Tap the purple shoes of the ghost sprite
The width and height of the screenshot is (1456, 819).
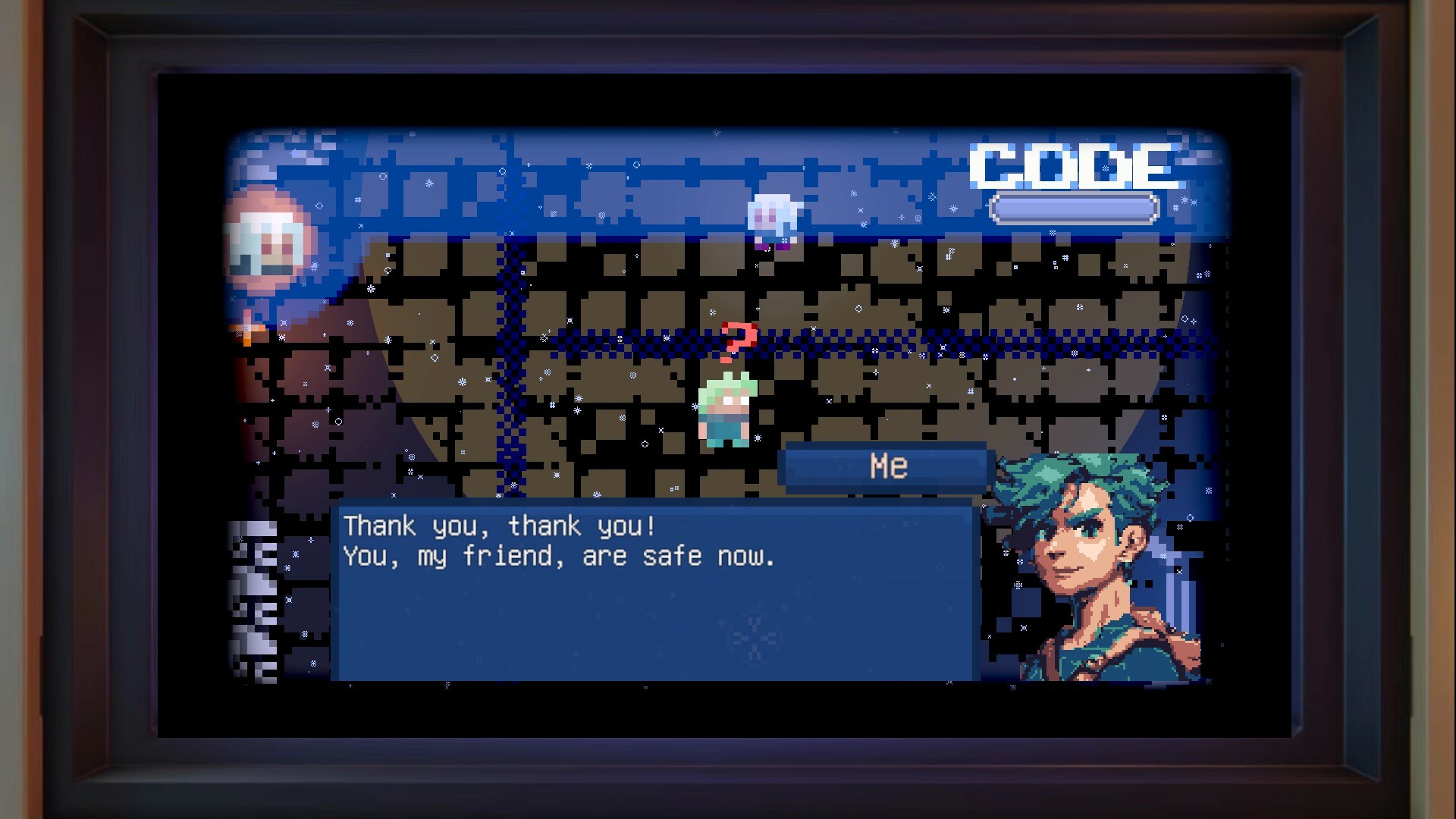pyautogui.click(x=772, y=246)
